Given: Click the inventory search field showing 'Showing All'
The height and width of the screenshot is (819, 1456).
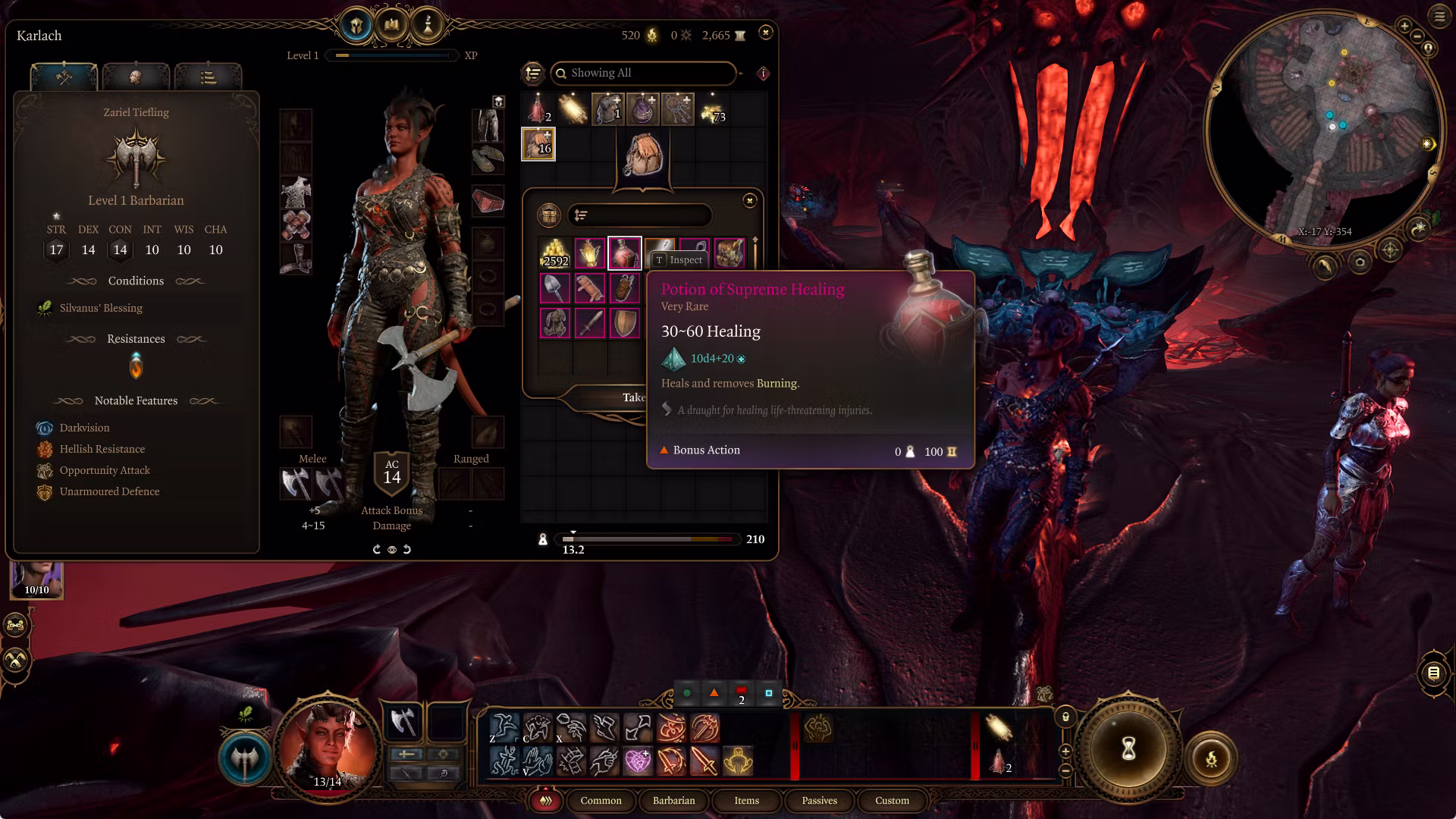Looking at the screenshot, I should pos(645,73).
